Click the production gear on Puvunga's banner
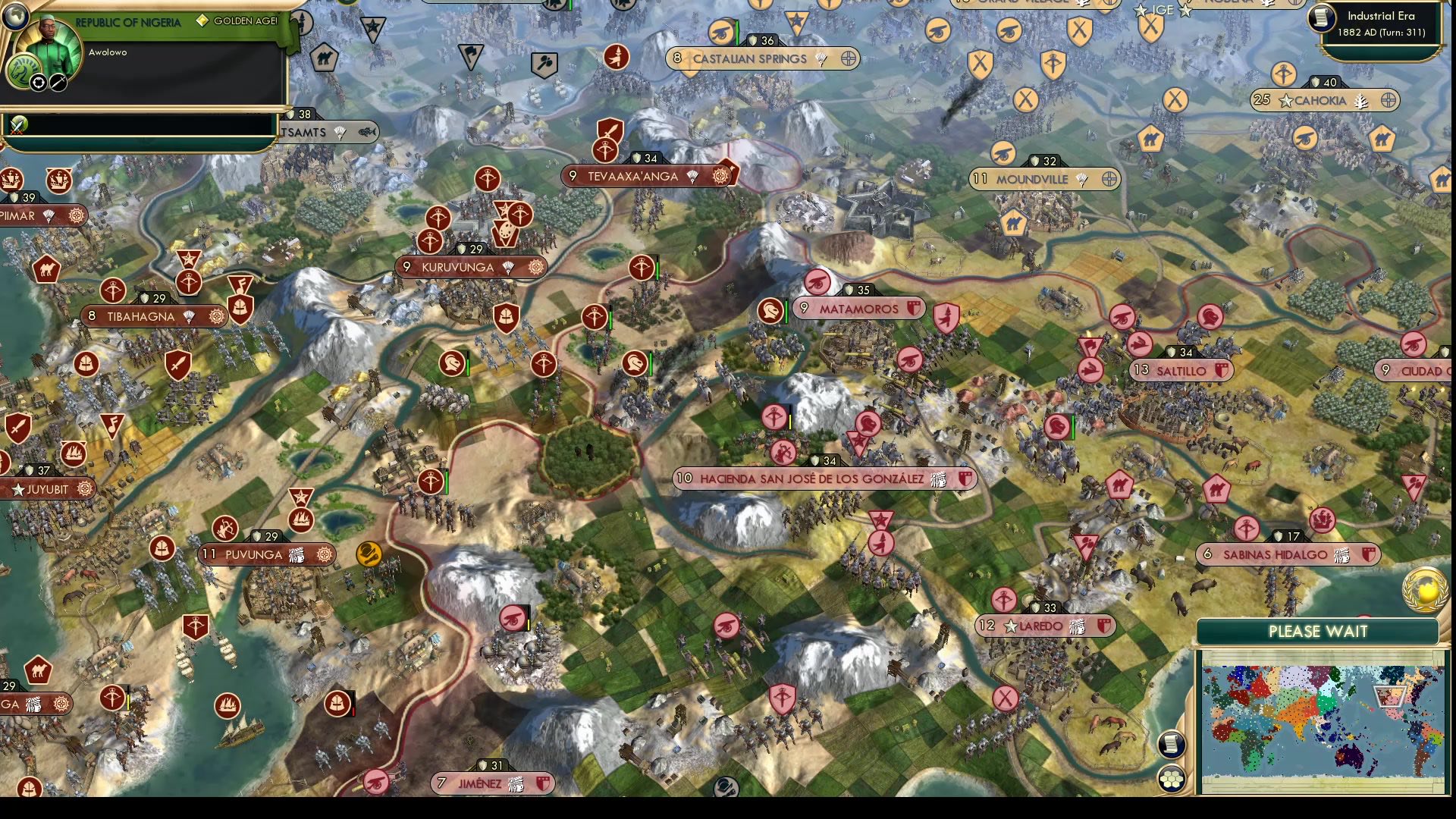Image resolution: width=1456 pixels, height=819 pixels. [325, 555]
